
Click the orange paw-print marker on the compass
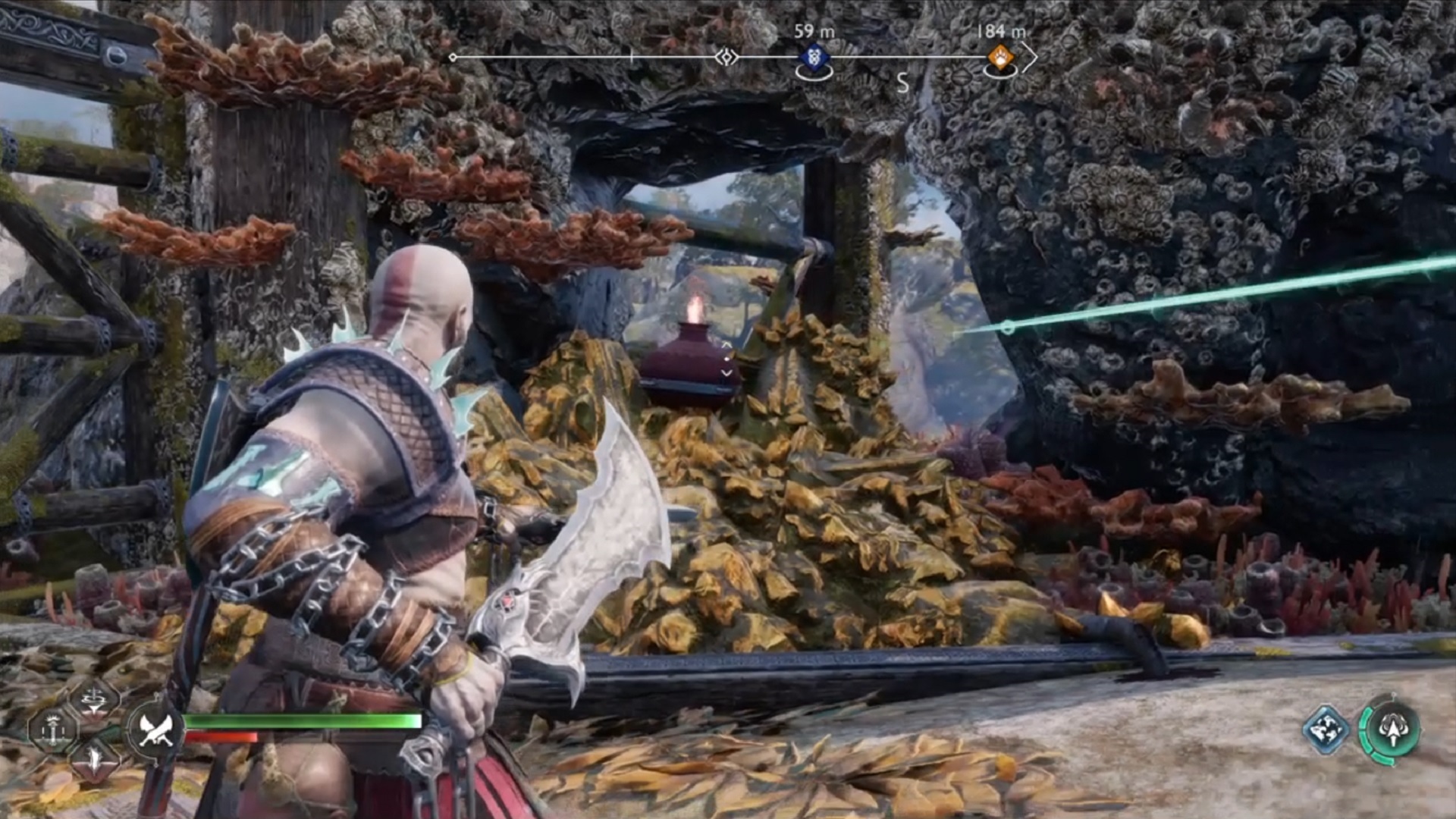[1000, 58]
